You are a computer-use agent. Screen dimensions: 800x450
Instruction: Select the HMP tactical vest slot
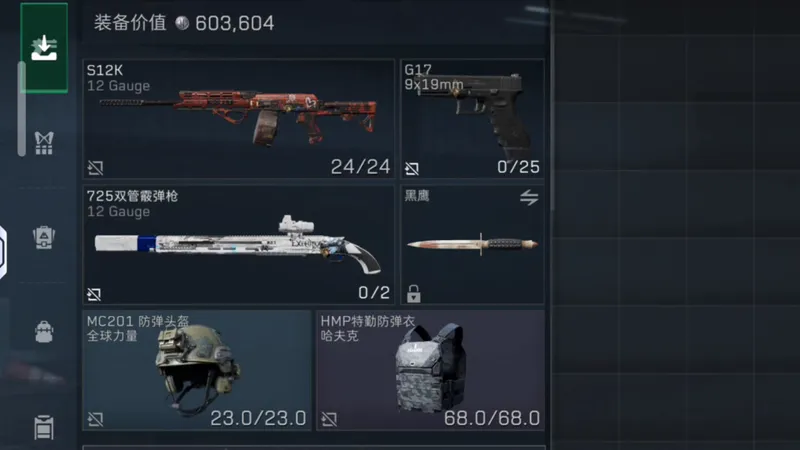pyautogui.click(x=430, y=370)
